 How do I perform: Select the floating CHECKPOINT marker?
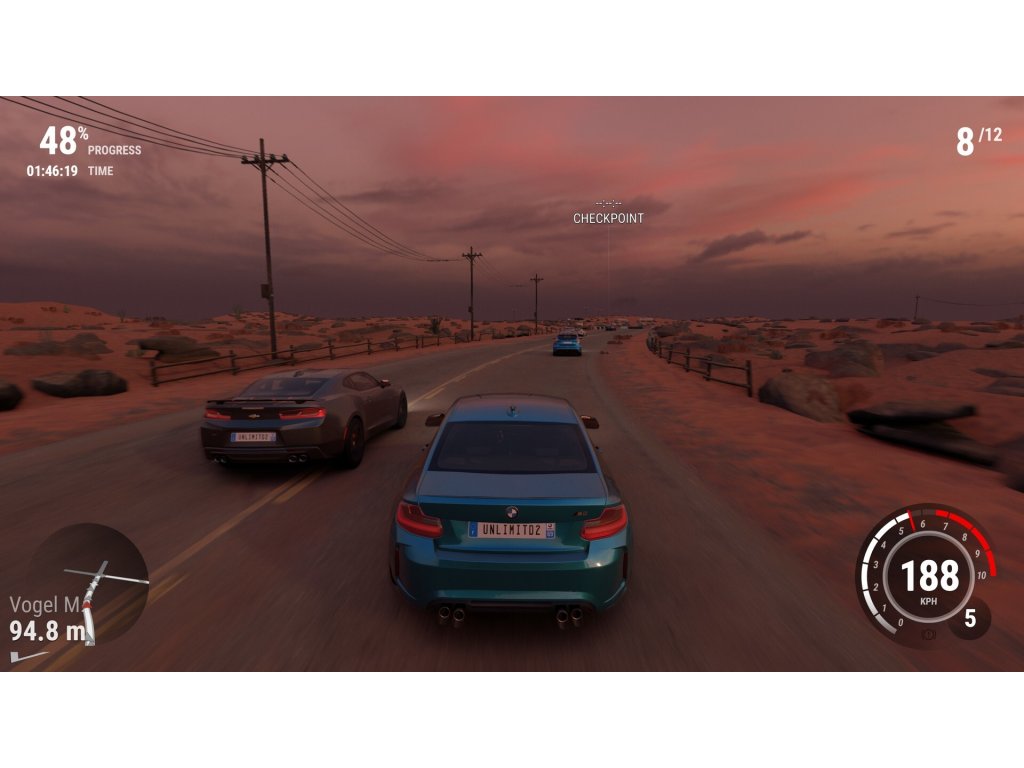click(608, 217)
